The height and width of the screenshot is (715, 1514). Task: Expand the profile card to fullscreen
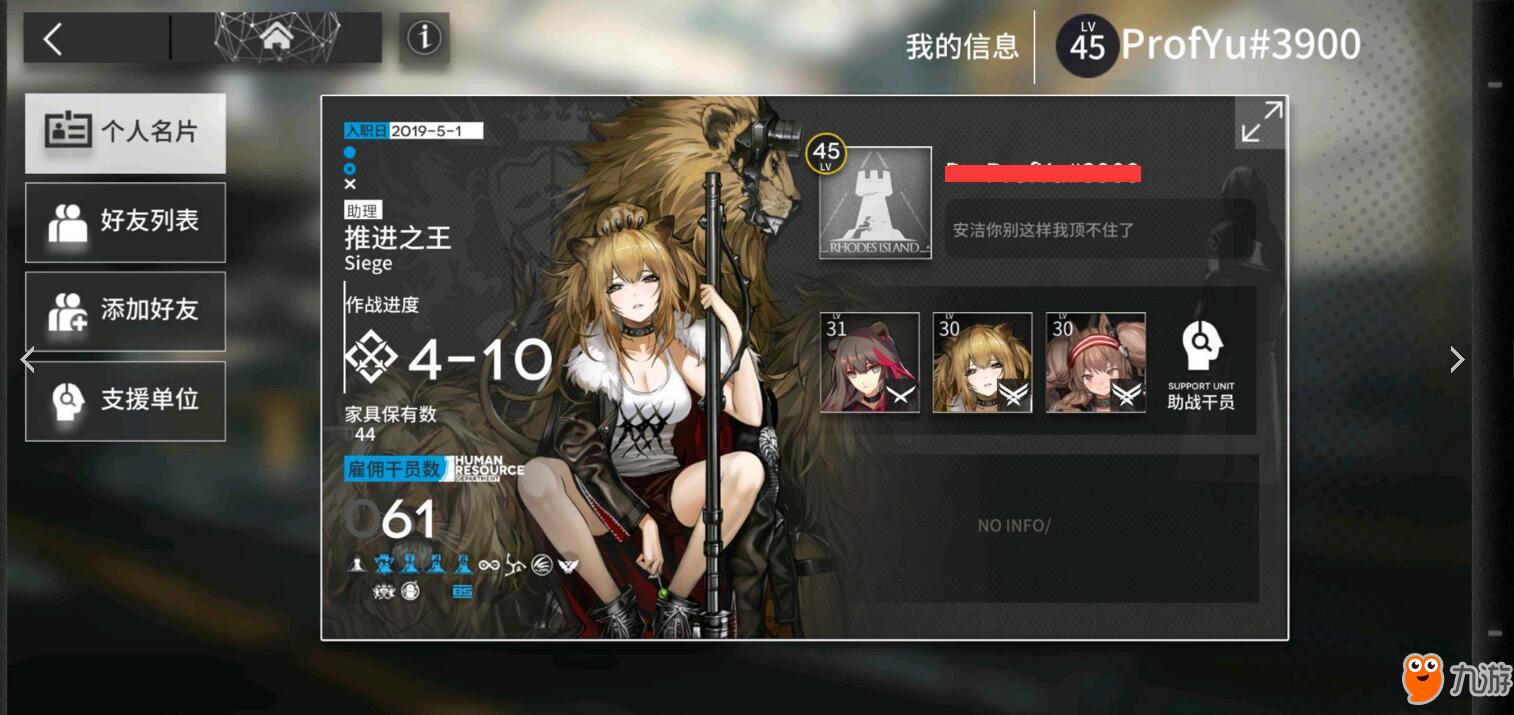pos(1261,122)
